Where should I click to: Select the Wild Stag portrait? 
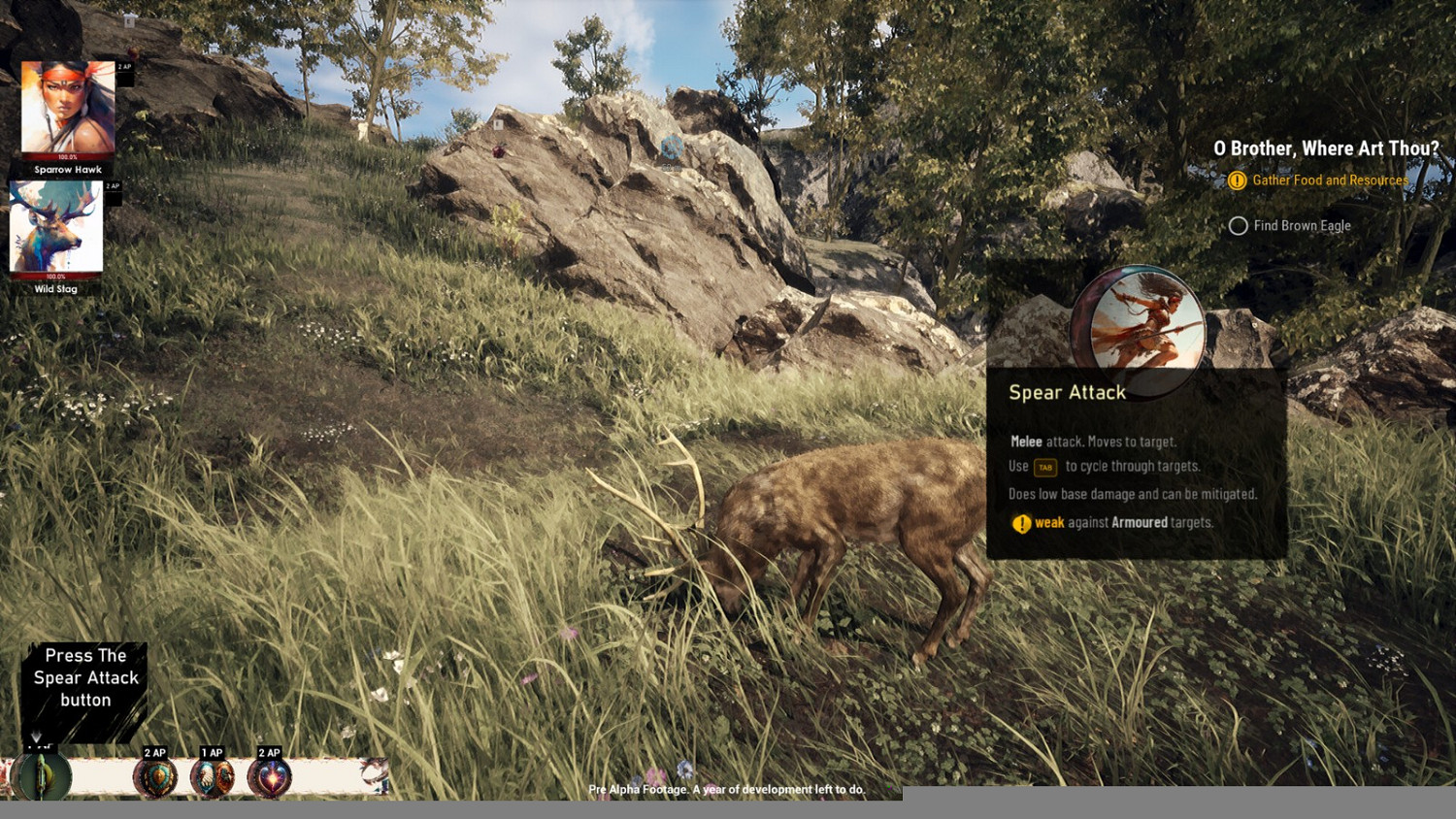(x=56, y=229)
